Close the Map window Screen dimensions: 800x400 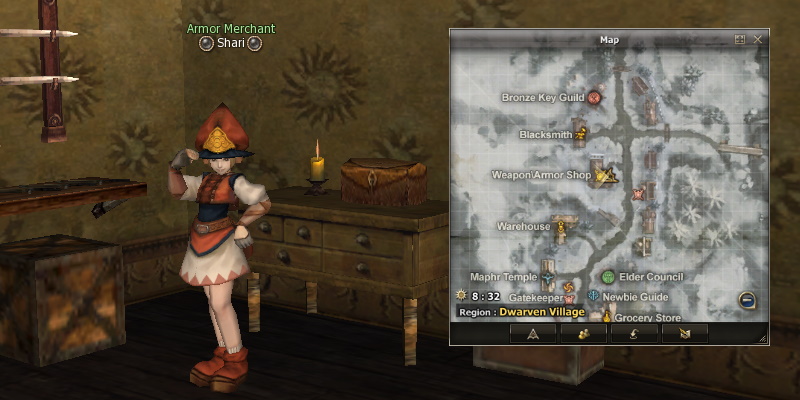(x=757, y=39)
